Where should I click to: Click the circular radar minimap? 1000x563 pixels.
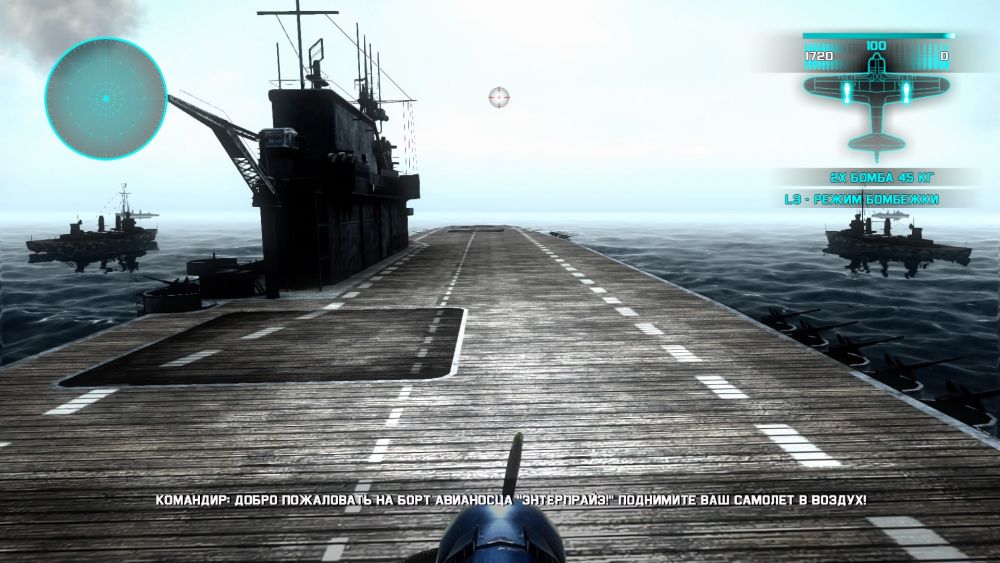tap(105, 98)
